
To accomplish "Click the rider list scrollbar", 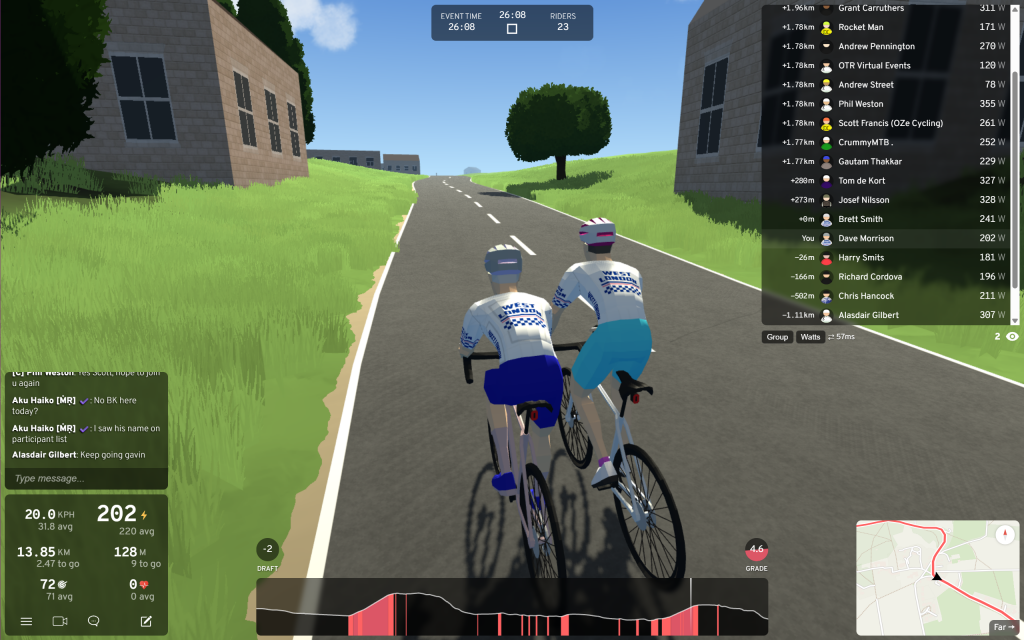I will [x=1016, y=160].
